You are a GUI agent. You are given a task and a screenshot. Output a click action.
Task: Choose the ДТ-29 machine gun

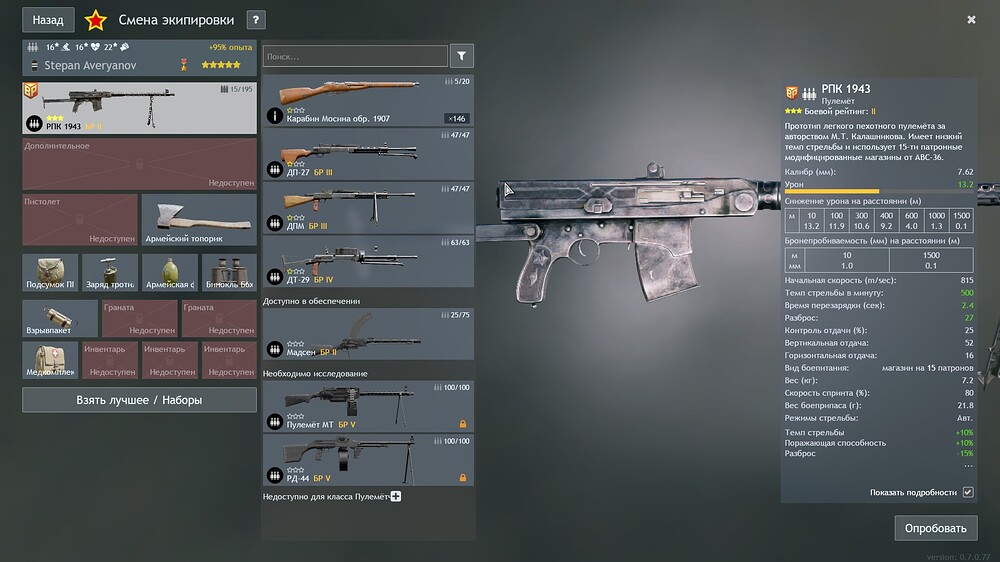click(367, 262)
